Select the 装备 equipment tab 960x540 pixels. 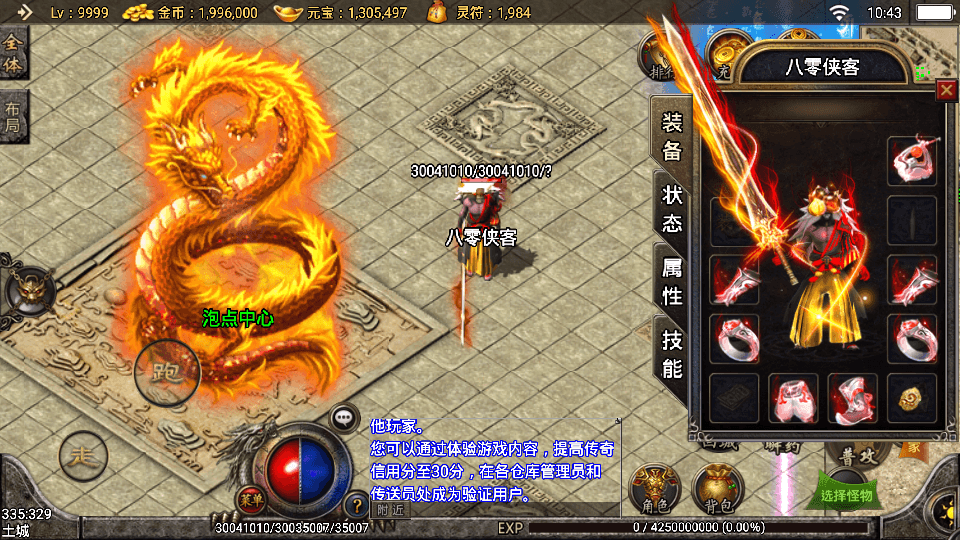pos(672,136)
